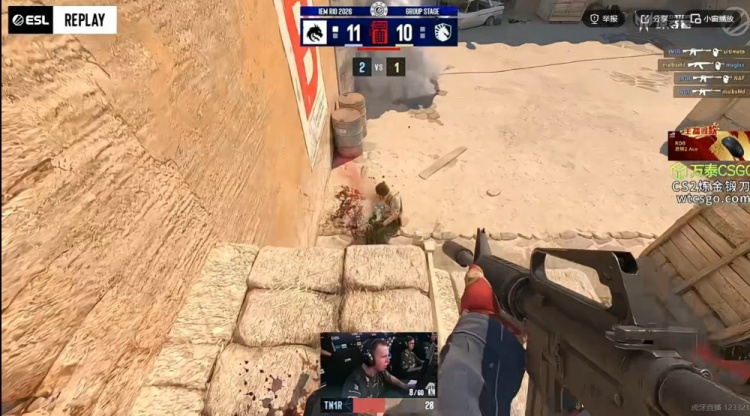Switch to 小窗播放 mini-window playback
Viewport: 750px width, 416px height.
[x=714, y=18]
